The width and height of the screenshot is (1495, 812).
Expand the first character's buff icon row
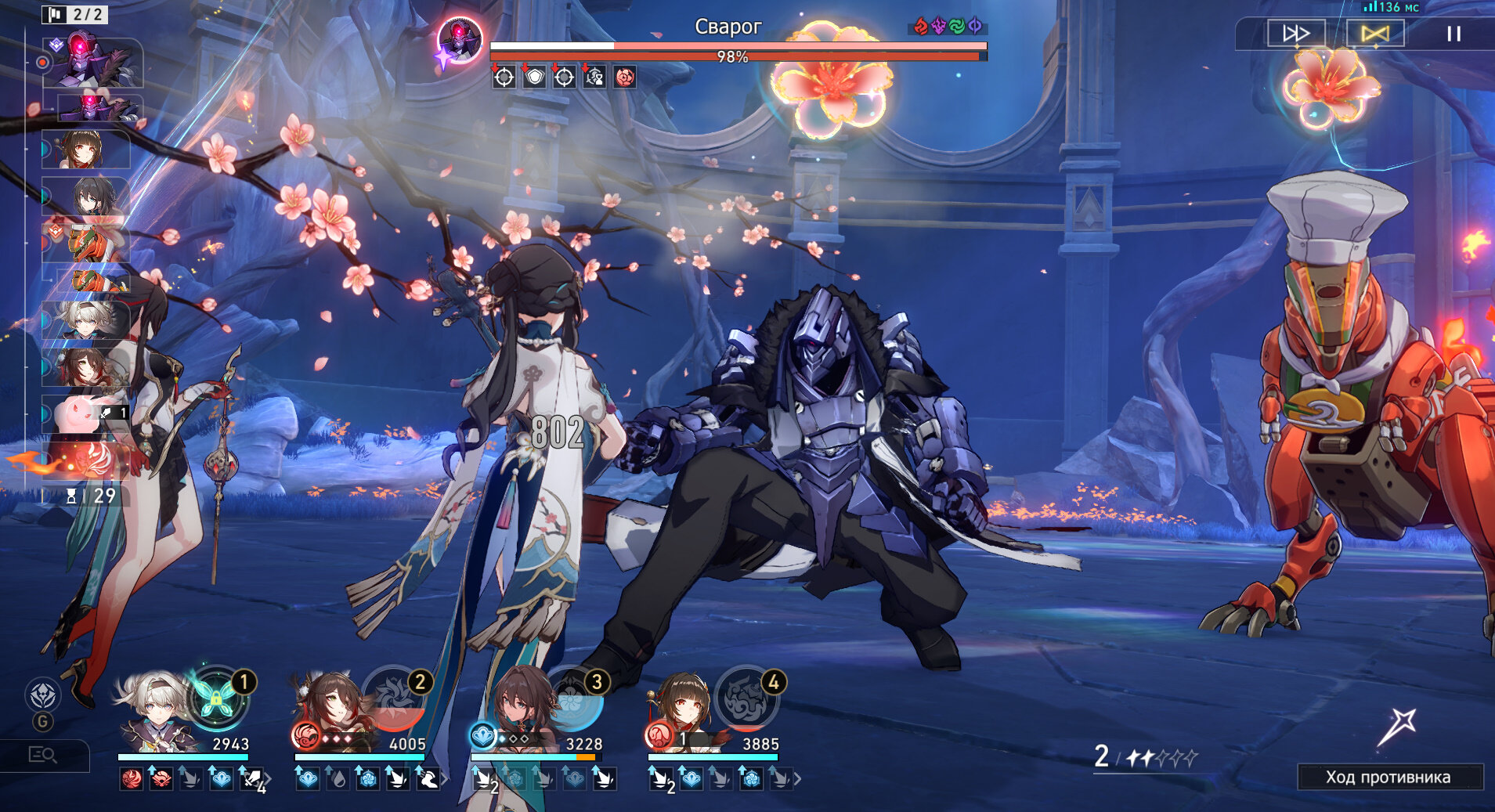[267, 779]
